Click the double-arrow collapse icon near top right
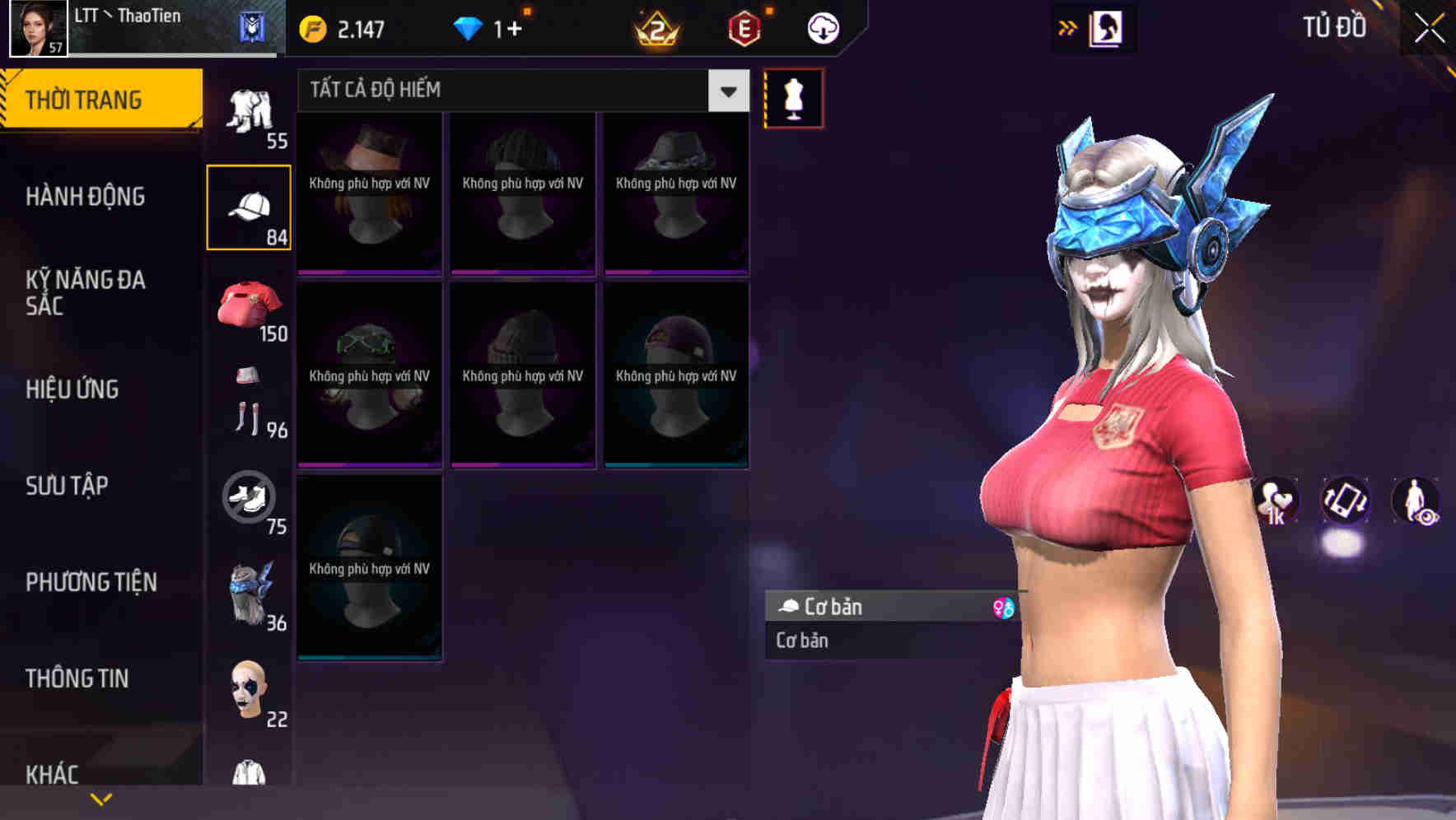The height and width of the screenshot is (820, 1456). pyautogui.click(x=1068, y=26)
